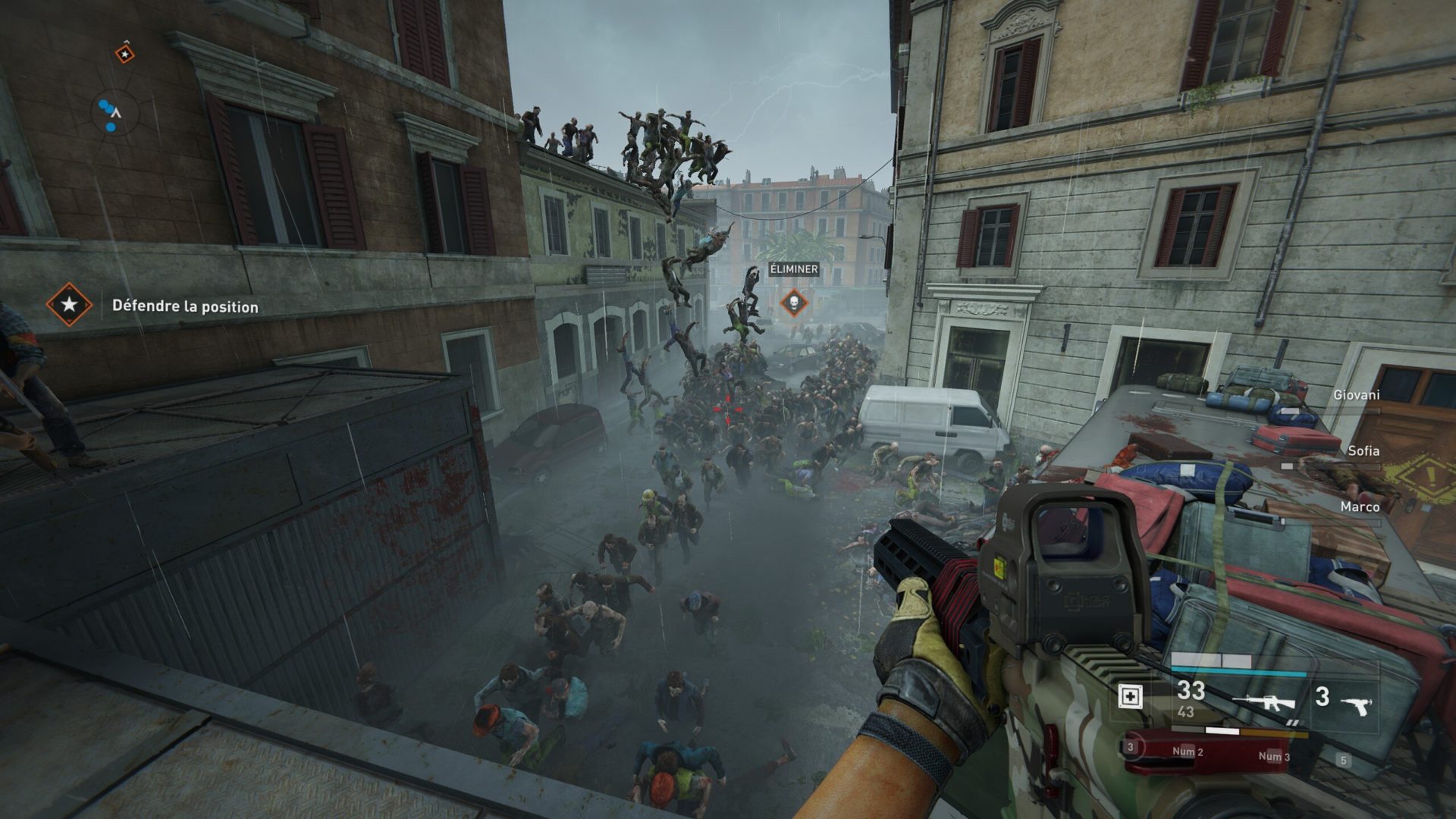Image resolution: width=1456 pixels, height=819 pixels.
Task: Select the medkit icon
Action: [1130, 696]
